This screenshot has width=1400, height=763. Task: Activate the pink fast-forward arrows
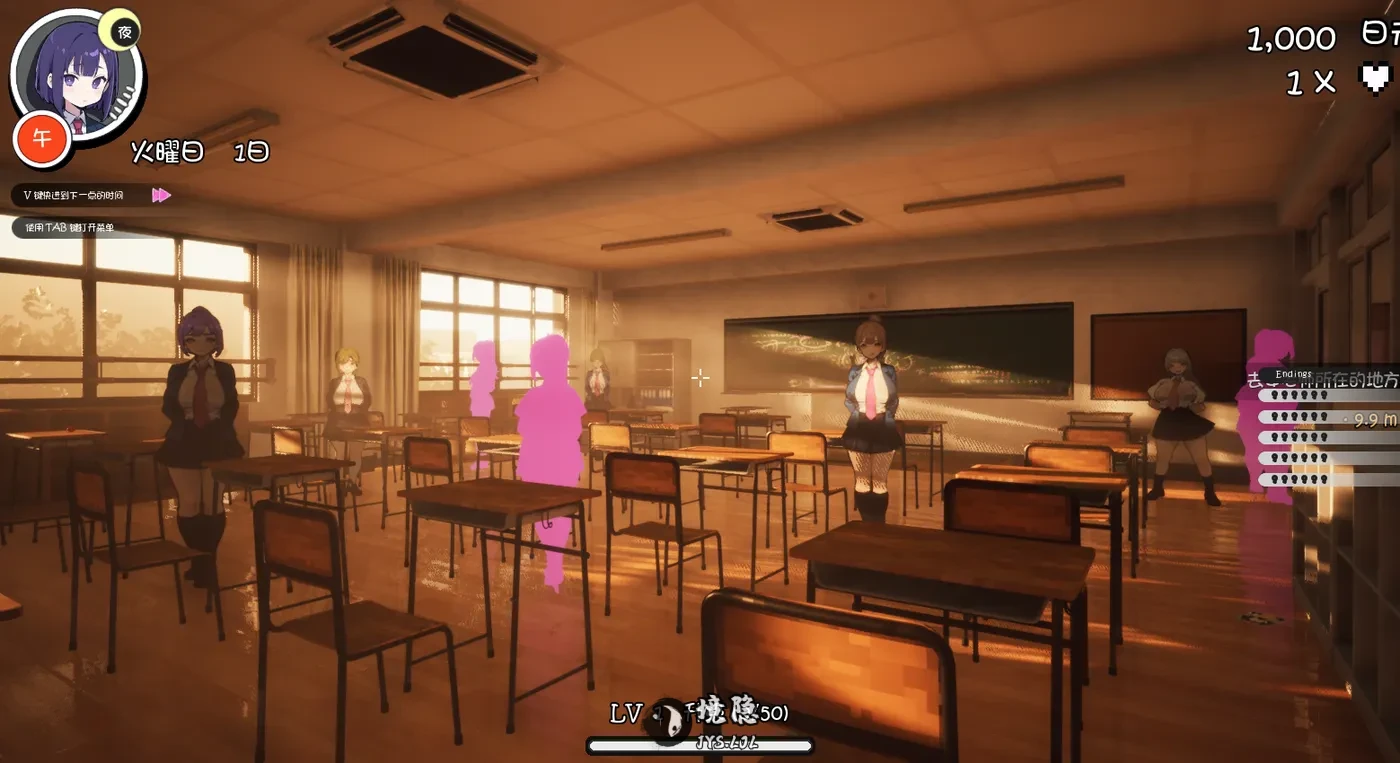pyautogui.click(x=161, y=195)
